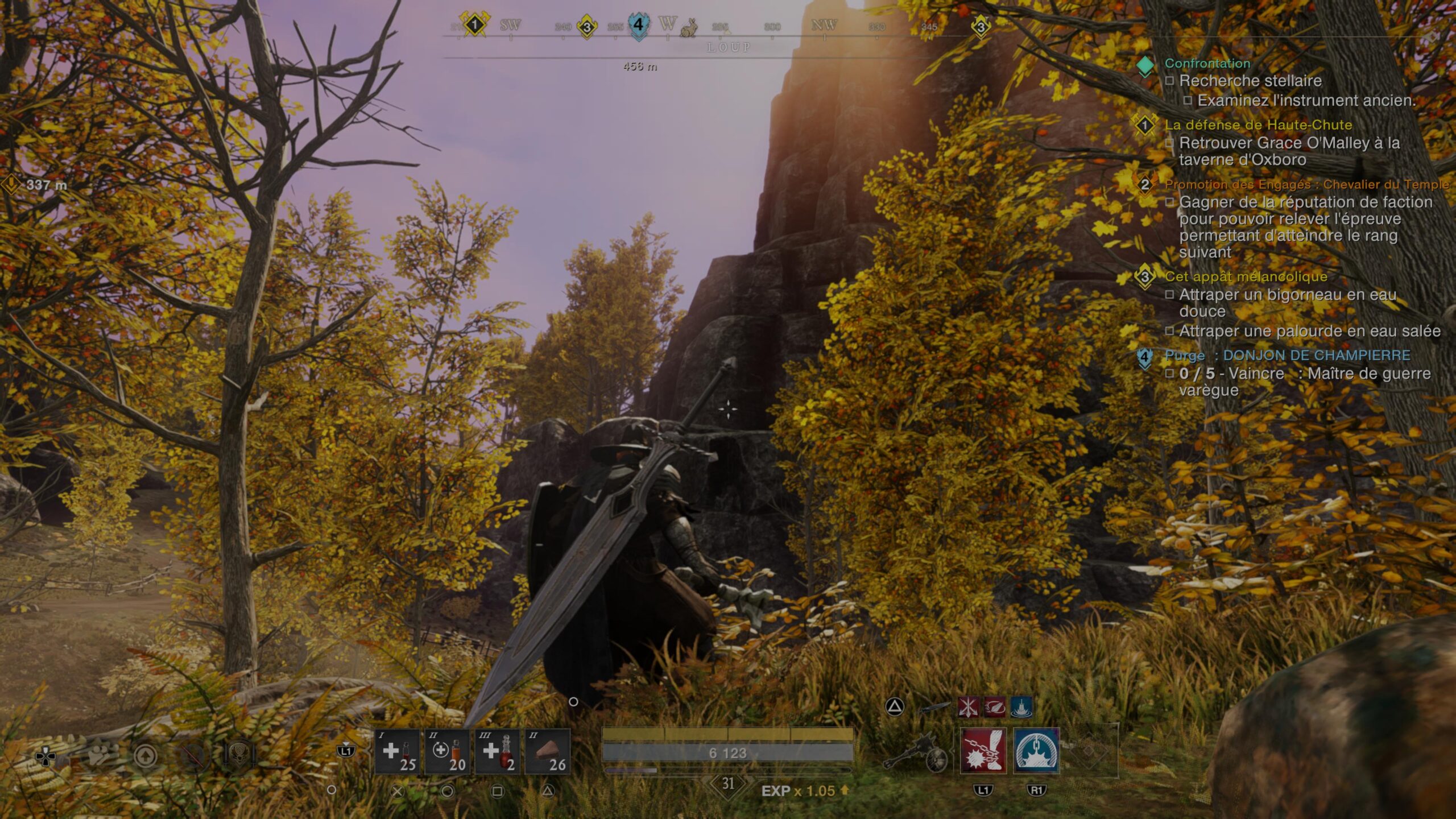Screen dimensions: 1456x819
Task: Choose the red spinning spear ability
Action: point(994,707)
